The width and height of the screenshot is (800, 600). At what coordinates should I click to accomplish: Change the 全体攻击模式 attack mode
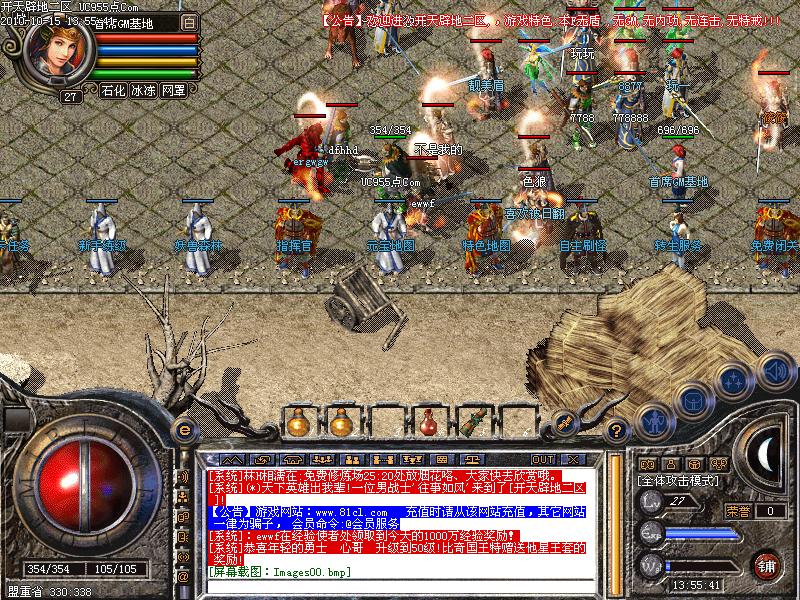(x=681, y=481)
